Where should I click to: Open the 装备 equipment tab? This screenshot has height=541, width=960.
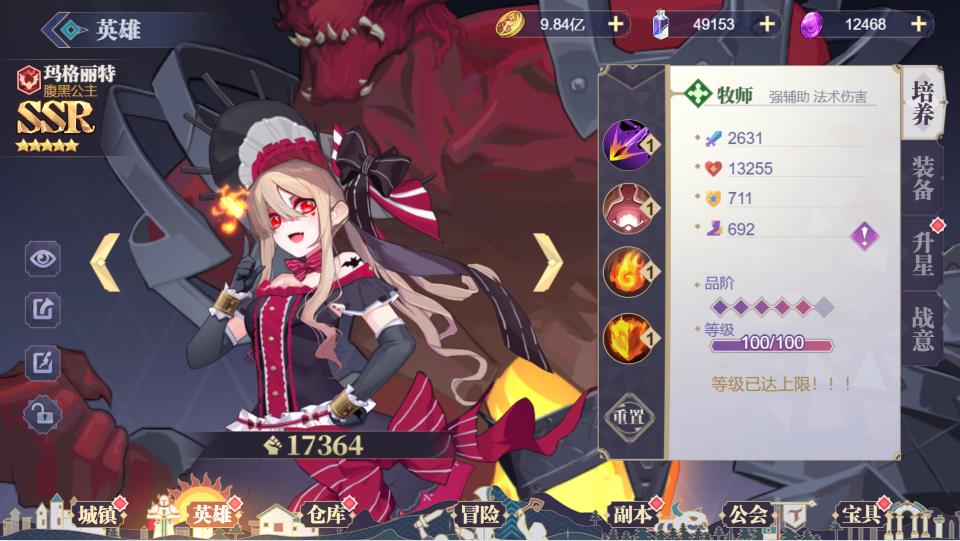(923, 178)
